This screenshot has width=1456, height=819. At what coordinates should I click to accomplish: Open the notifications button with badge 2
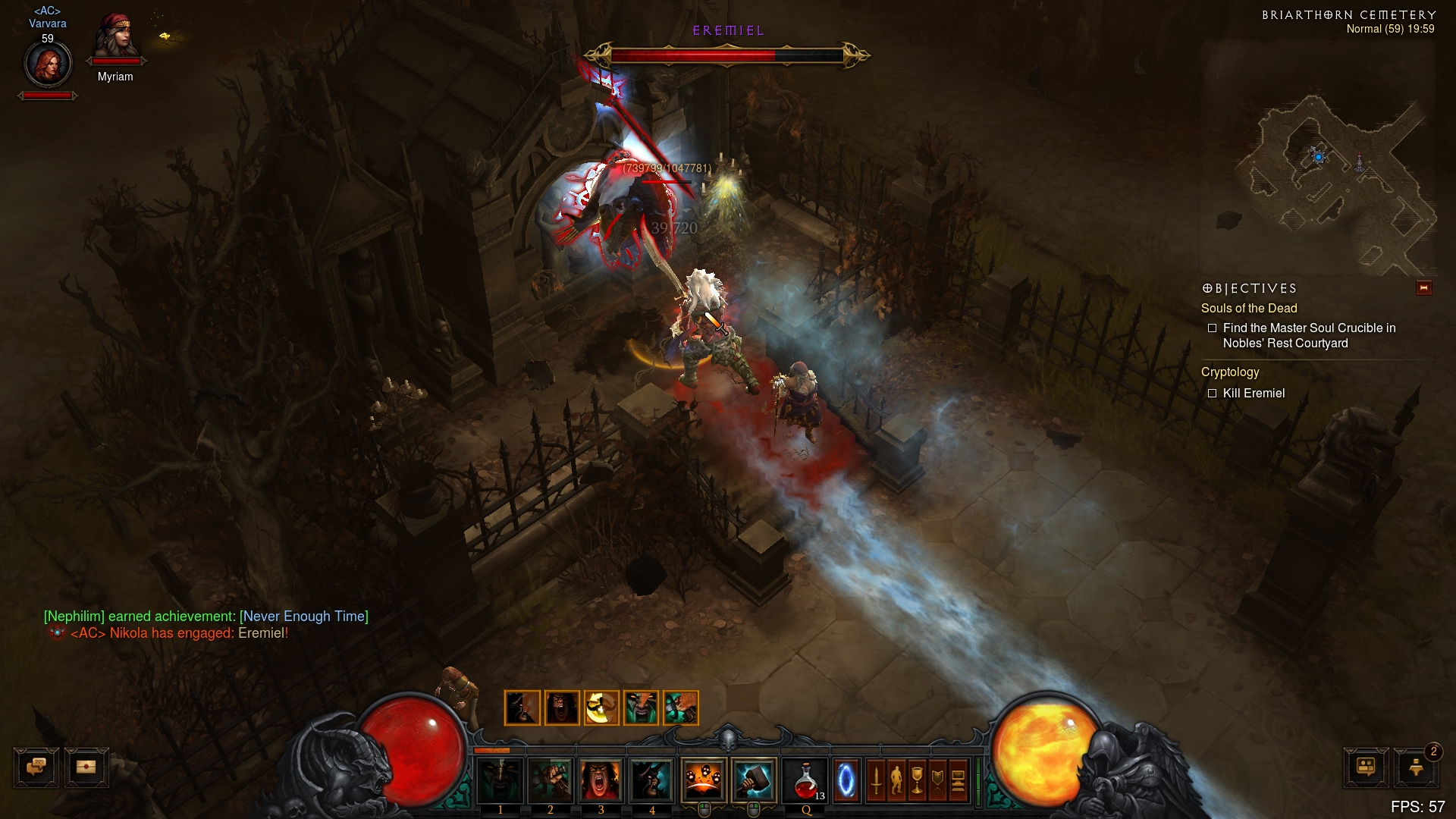1416,767
